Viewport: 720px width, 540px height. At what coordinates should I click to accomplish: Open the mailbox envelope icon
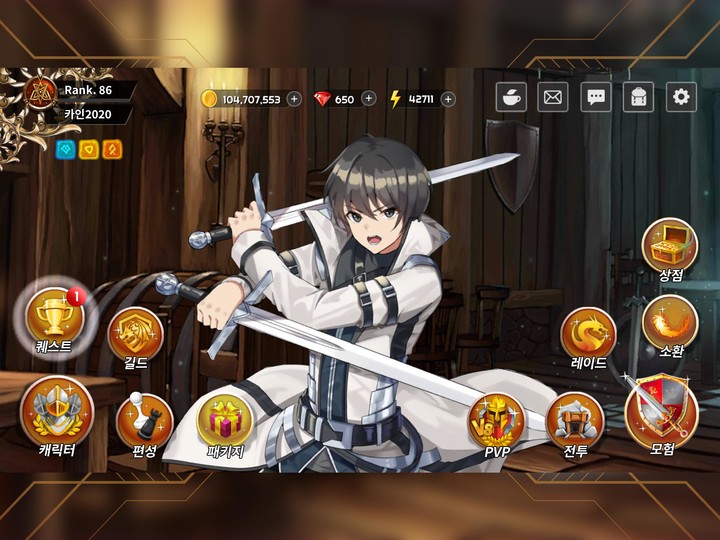[x=553, y=97]
